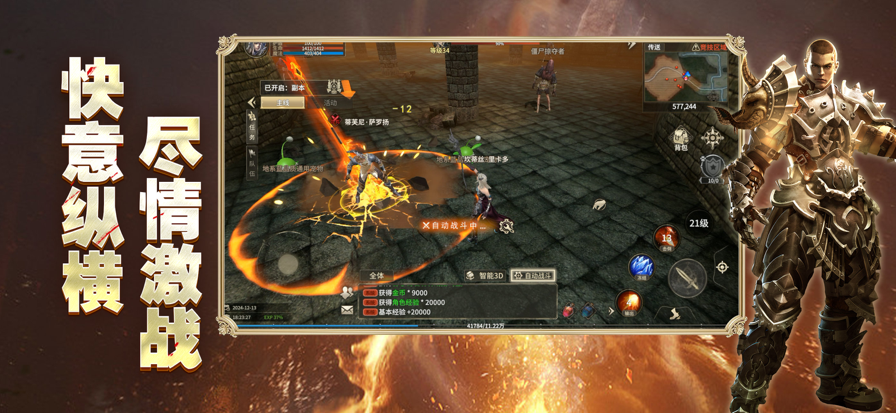
Task: Open the friends icon beside chat
Action: tap(347, 292)
